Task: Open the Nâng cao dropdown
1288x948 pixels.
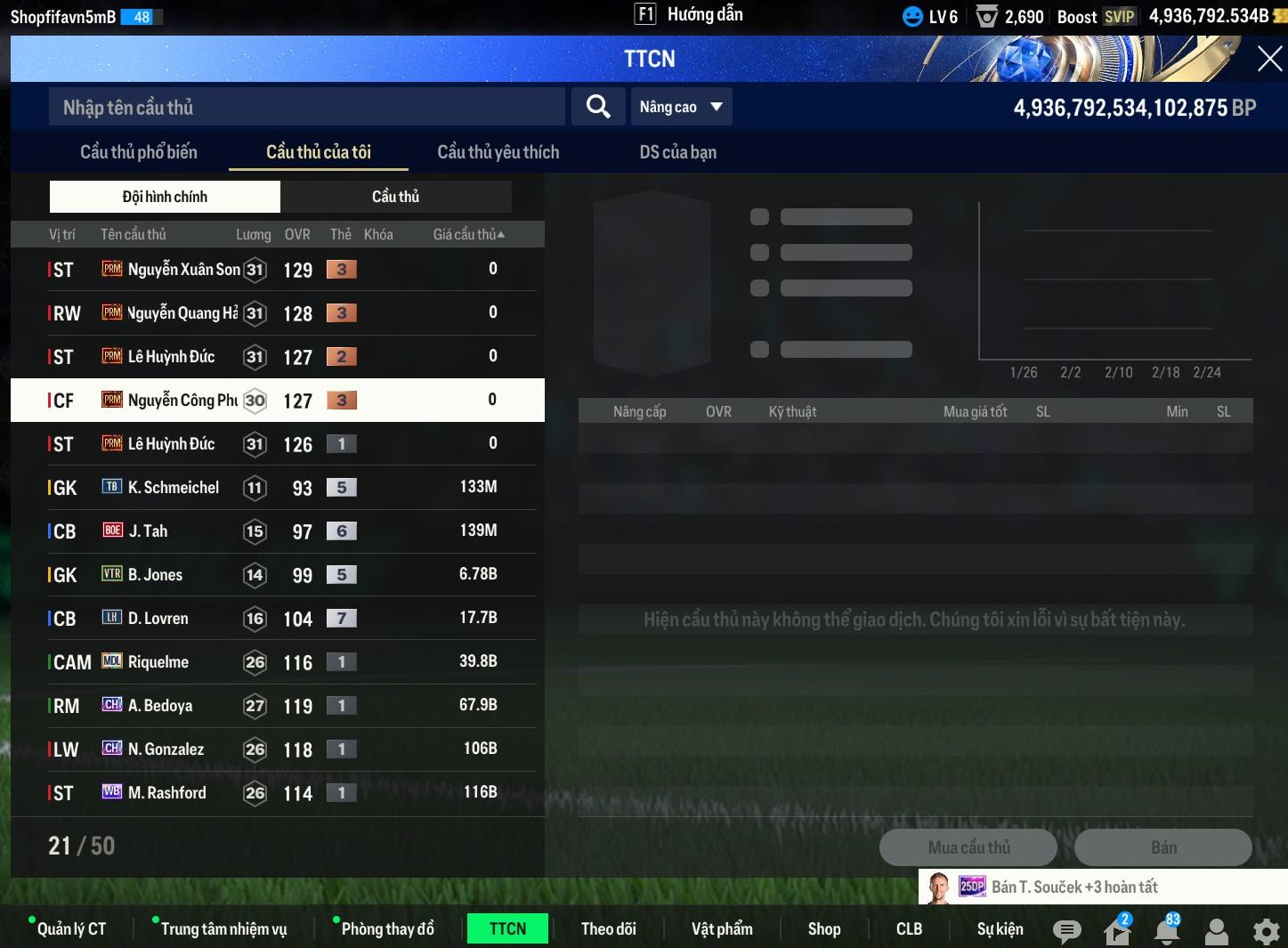Action: click(x=681, y=107)
